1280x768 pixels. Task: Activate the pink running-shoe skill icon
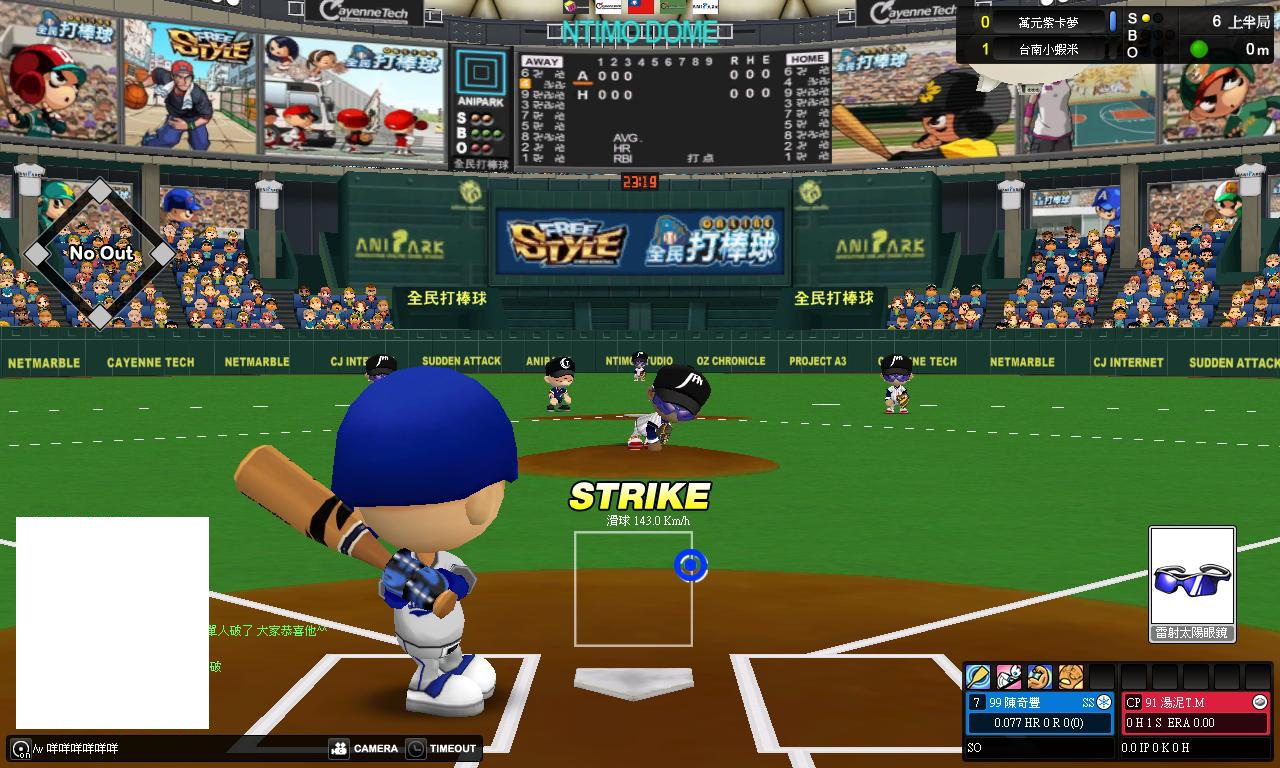(1009, 677)
